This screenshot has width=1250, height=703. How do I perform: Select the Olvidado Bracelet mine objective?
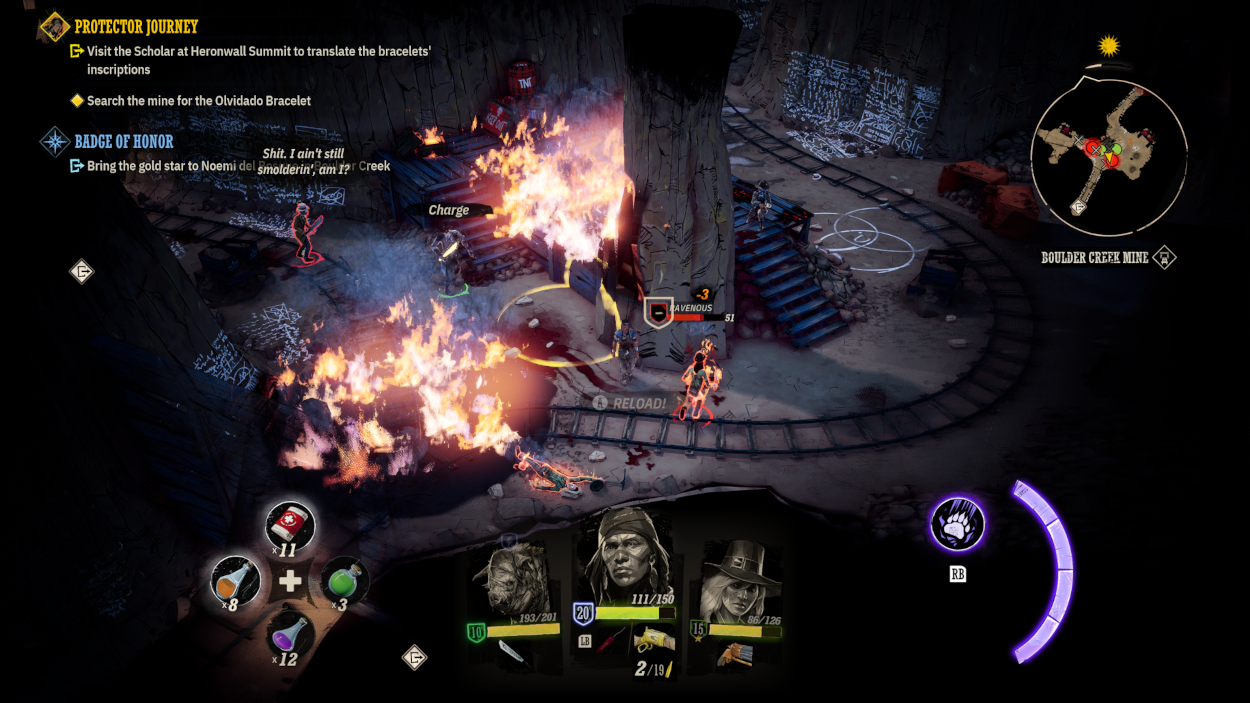coord(198,101)
